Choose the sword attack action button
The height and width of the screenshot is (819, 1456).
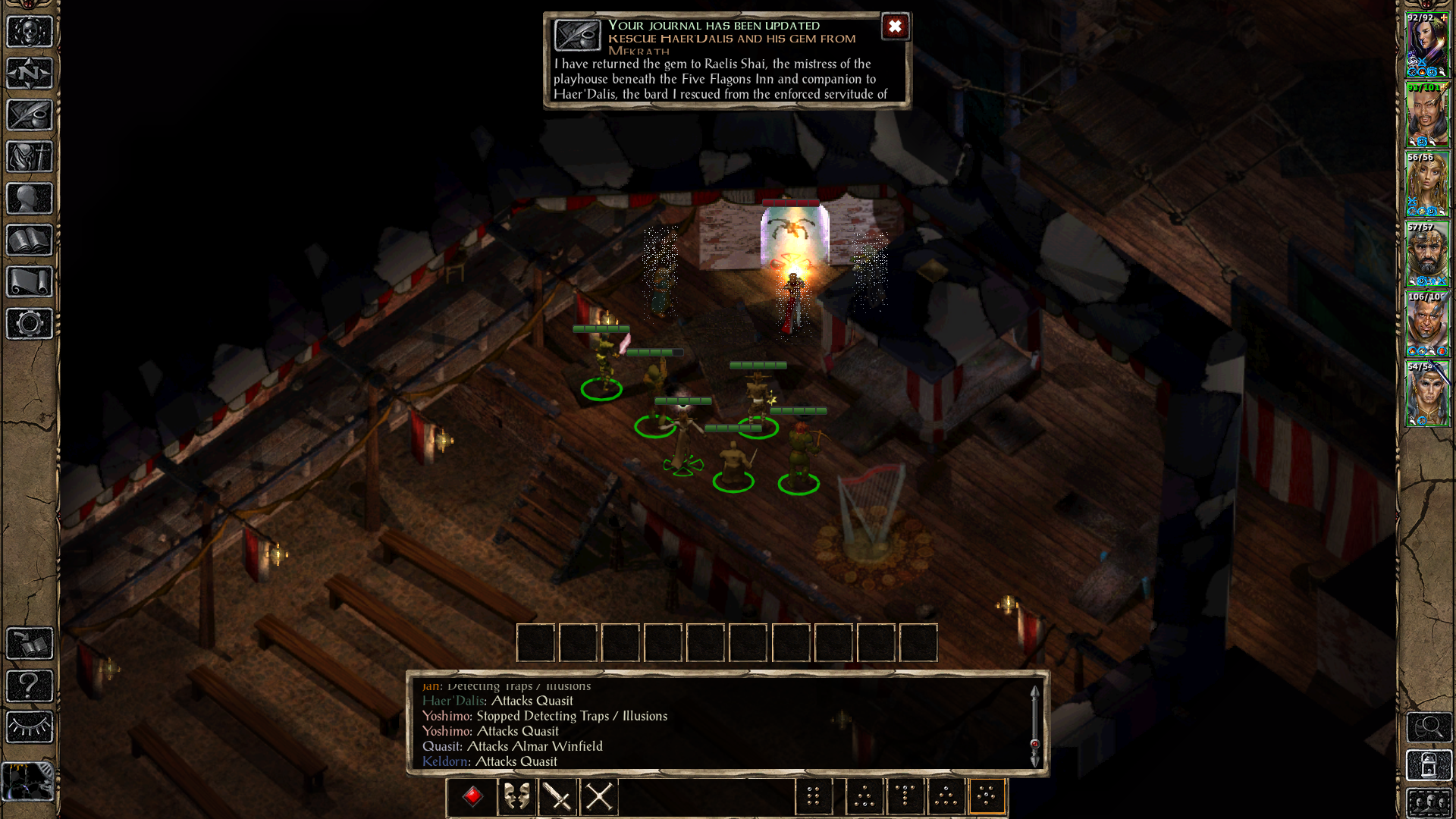pos(558,797)
